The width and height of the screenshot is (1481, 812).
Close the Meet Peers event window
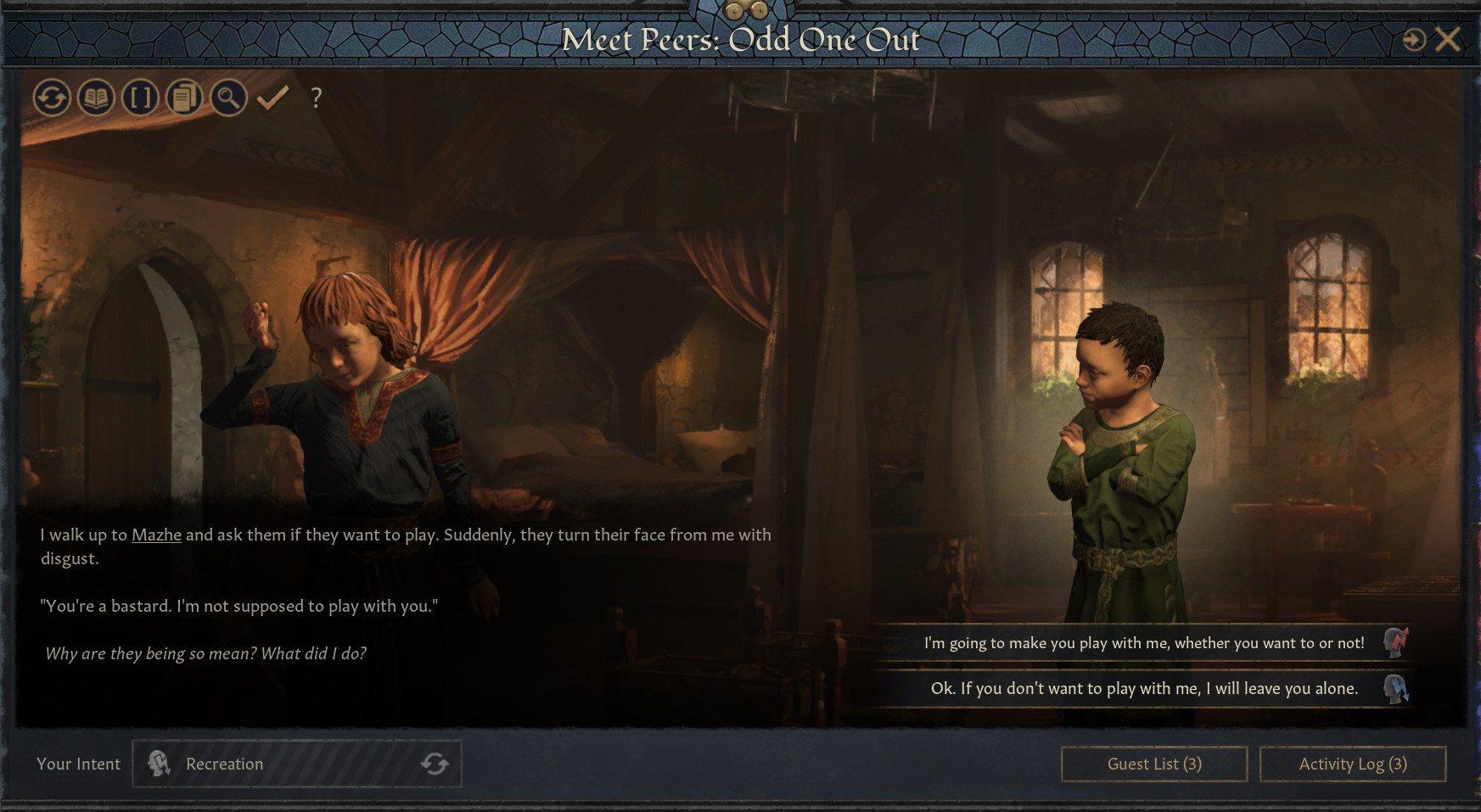1448,39
